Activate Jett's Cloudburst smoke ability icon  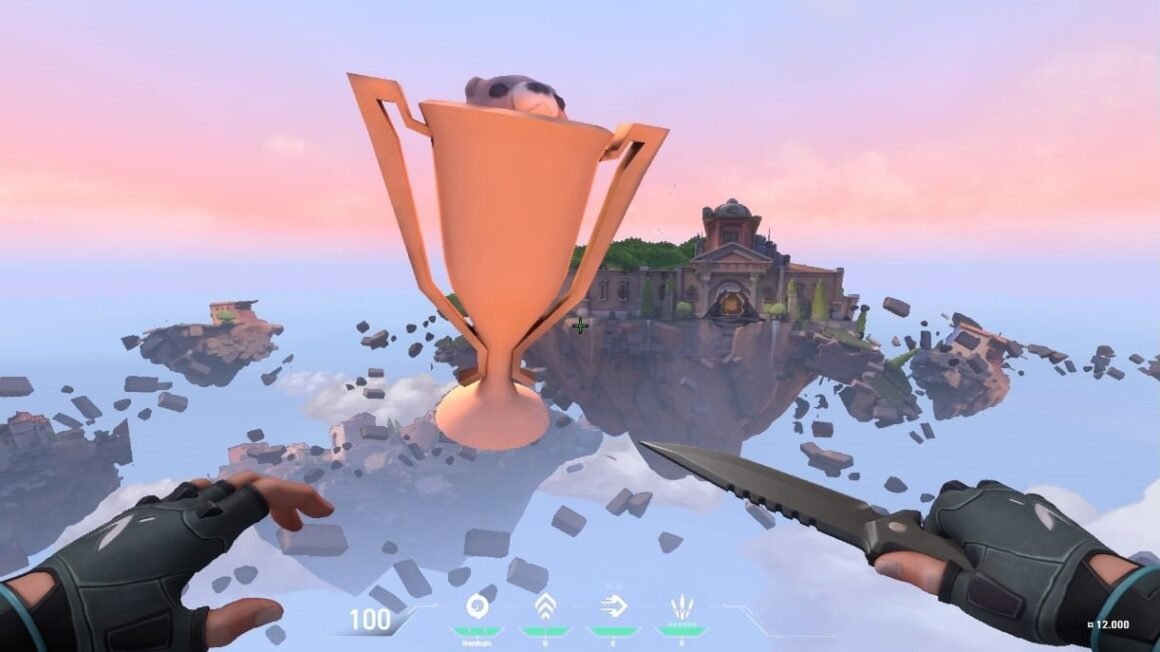pyautogui.click(x=476, y=605)
